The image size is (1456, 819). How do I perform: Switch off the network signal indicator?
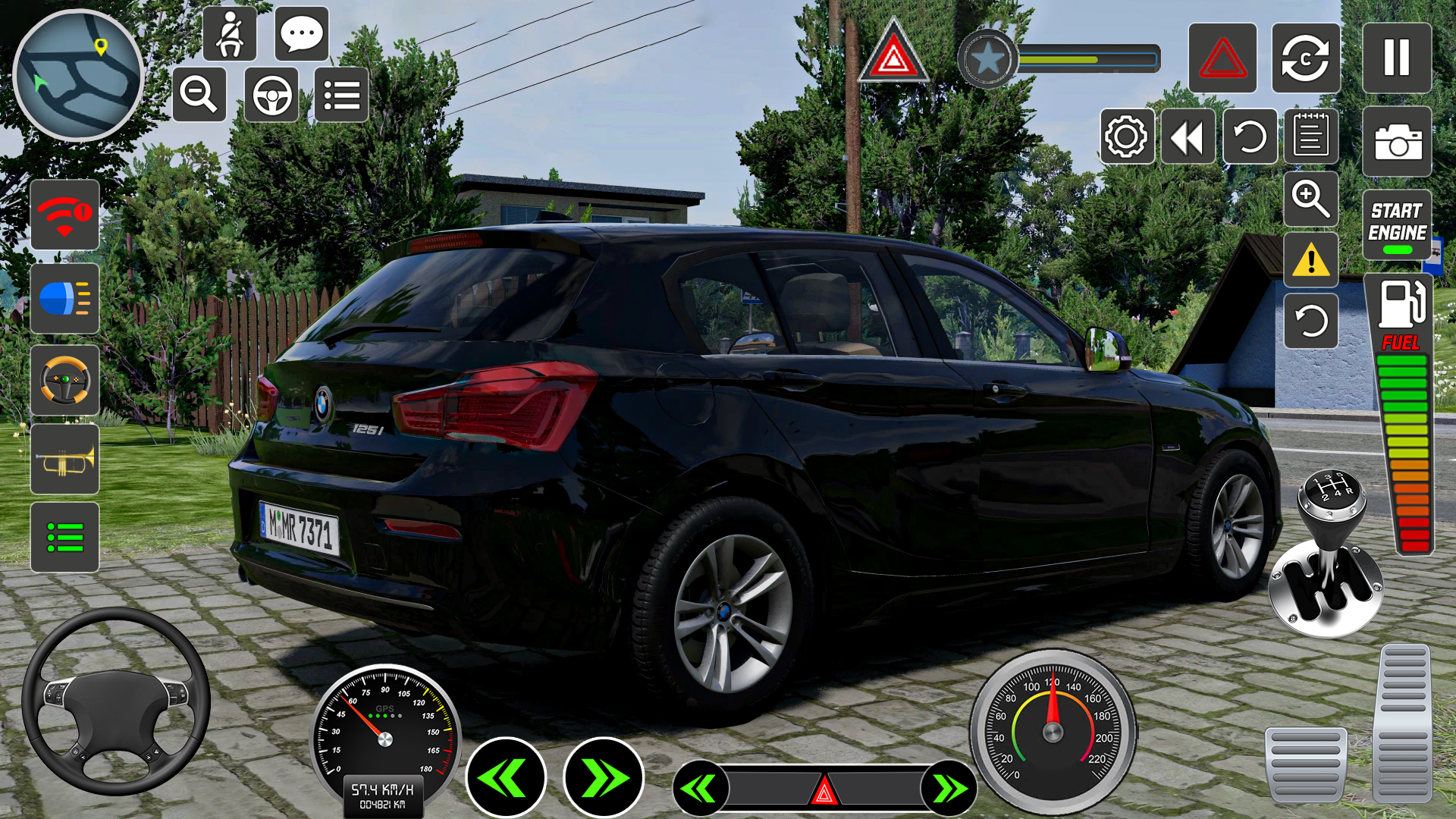64,216
